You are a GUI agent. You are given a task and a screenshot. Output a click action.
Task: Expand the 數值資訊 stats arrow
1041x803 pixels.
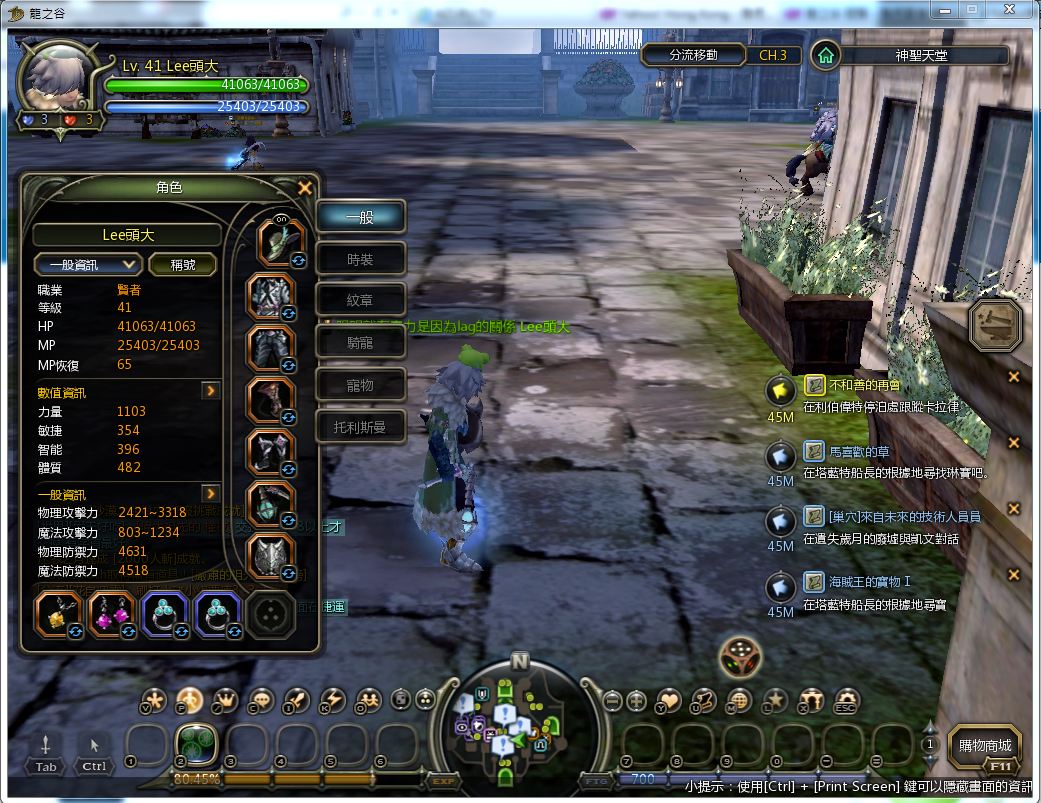pos(210,390)
